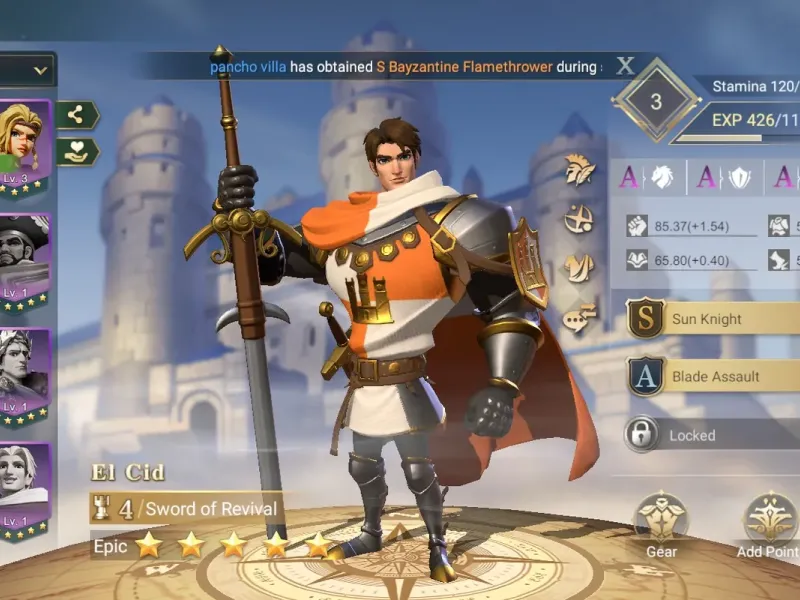This screenshot has height=600, width=800.
Task: Select the pirate hat hero portrait
Action: pos(22,262)
